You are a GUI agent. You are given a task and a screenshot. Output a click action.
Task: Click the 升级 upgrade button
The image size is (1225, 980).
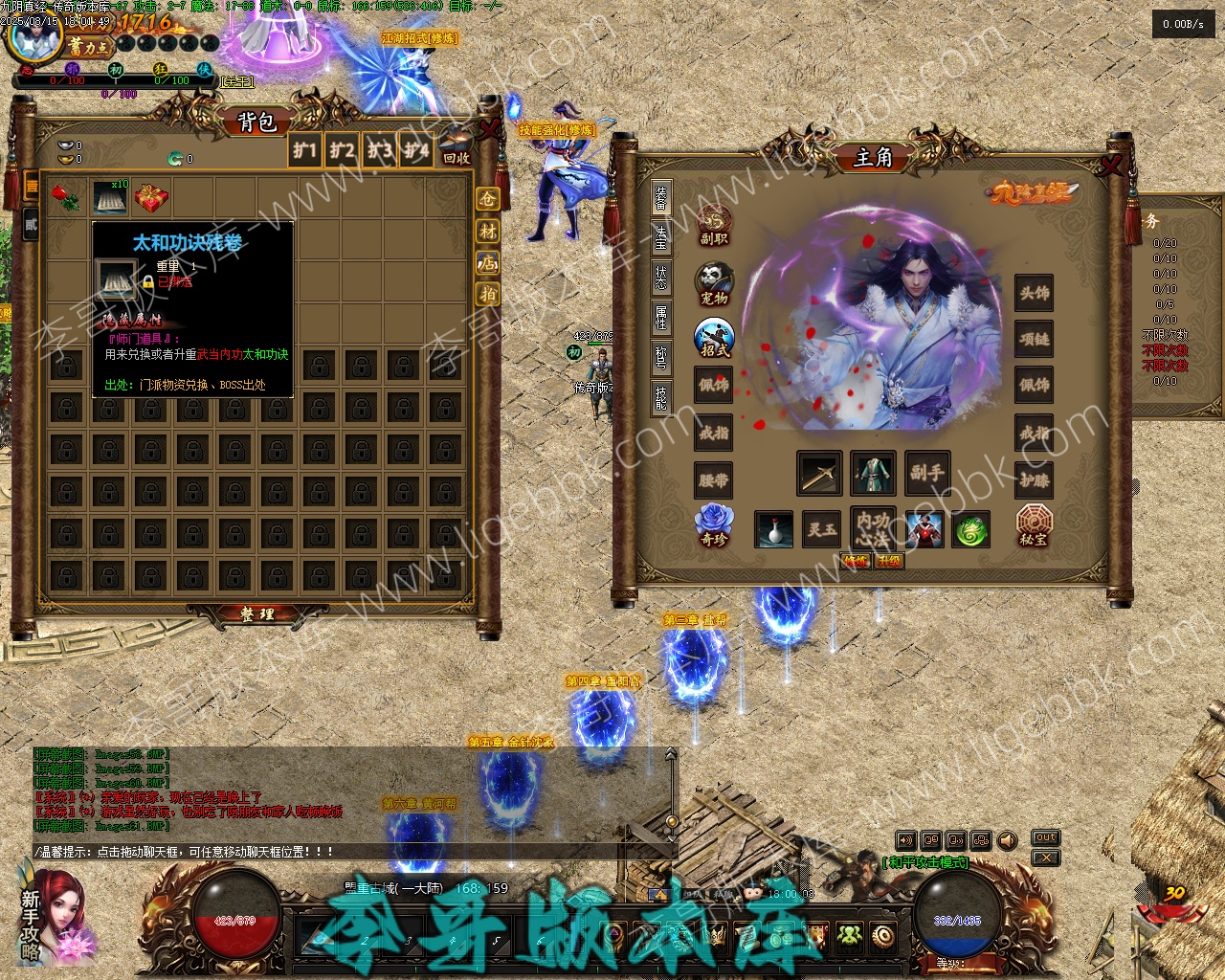point(889,561)
